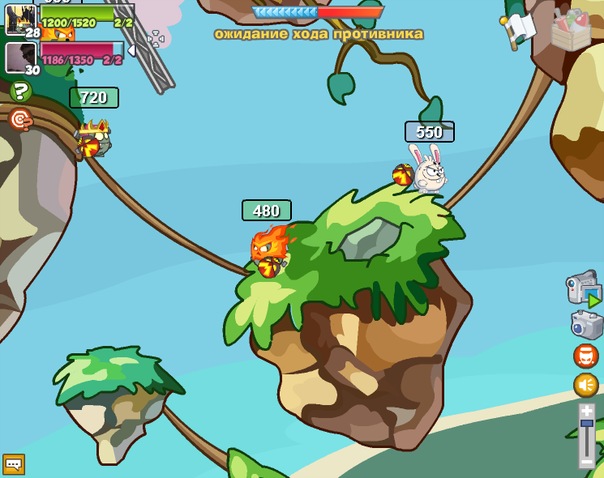Toggle sound with the orange speaker button
Screen dimensions: 604x478
pos(586,385)
